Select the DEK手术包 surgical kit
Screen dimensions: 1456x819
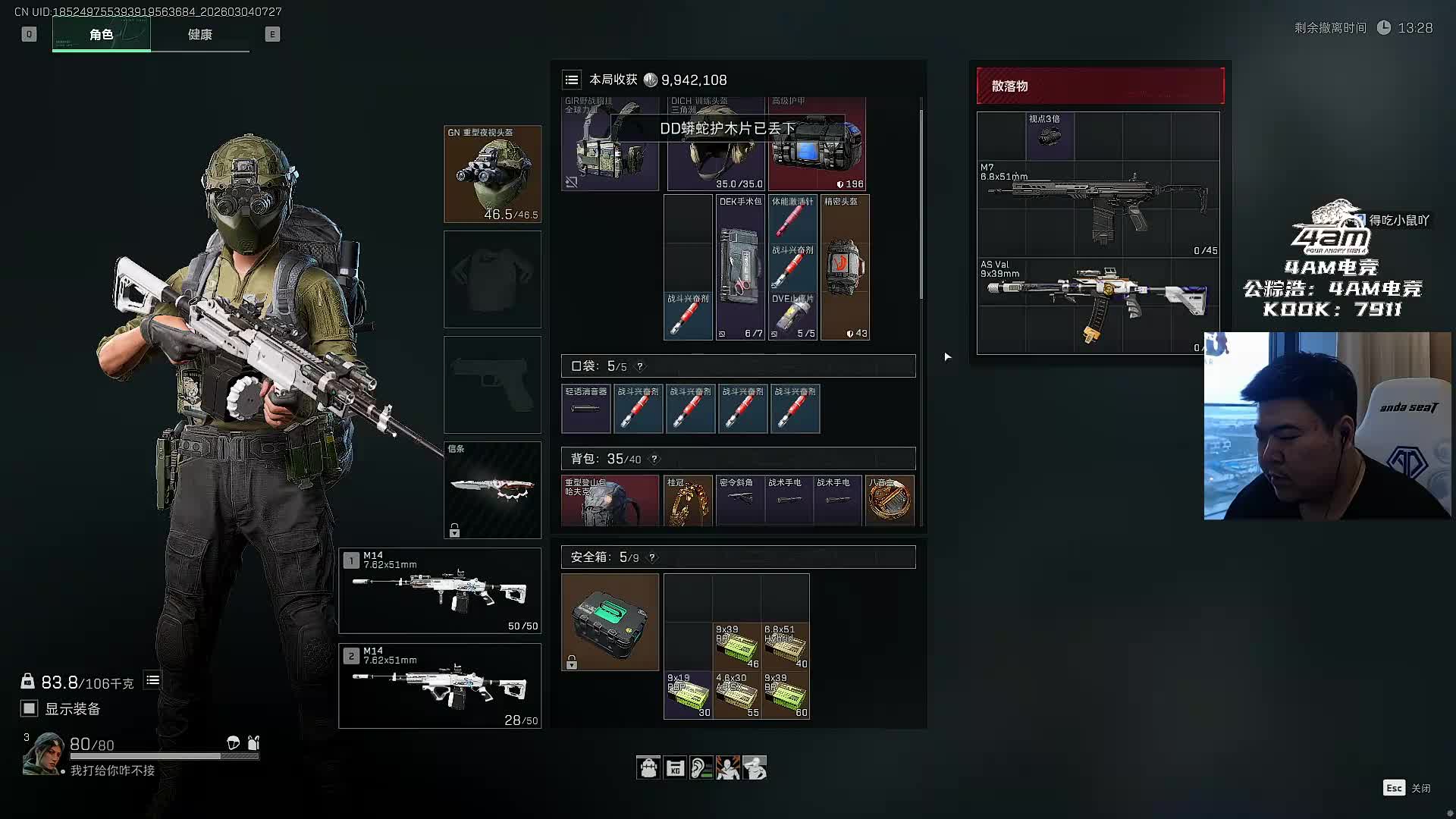click(740, 267)
